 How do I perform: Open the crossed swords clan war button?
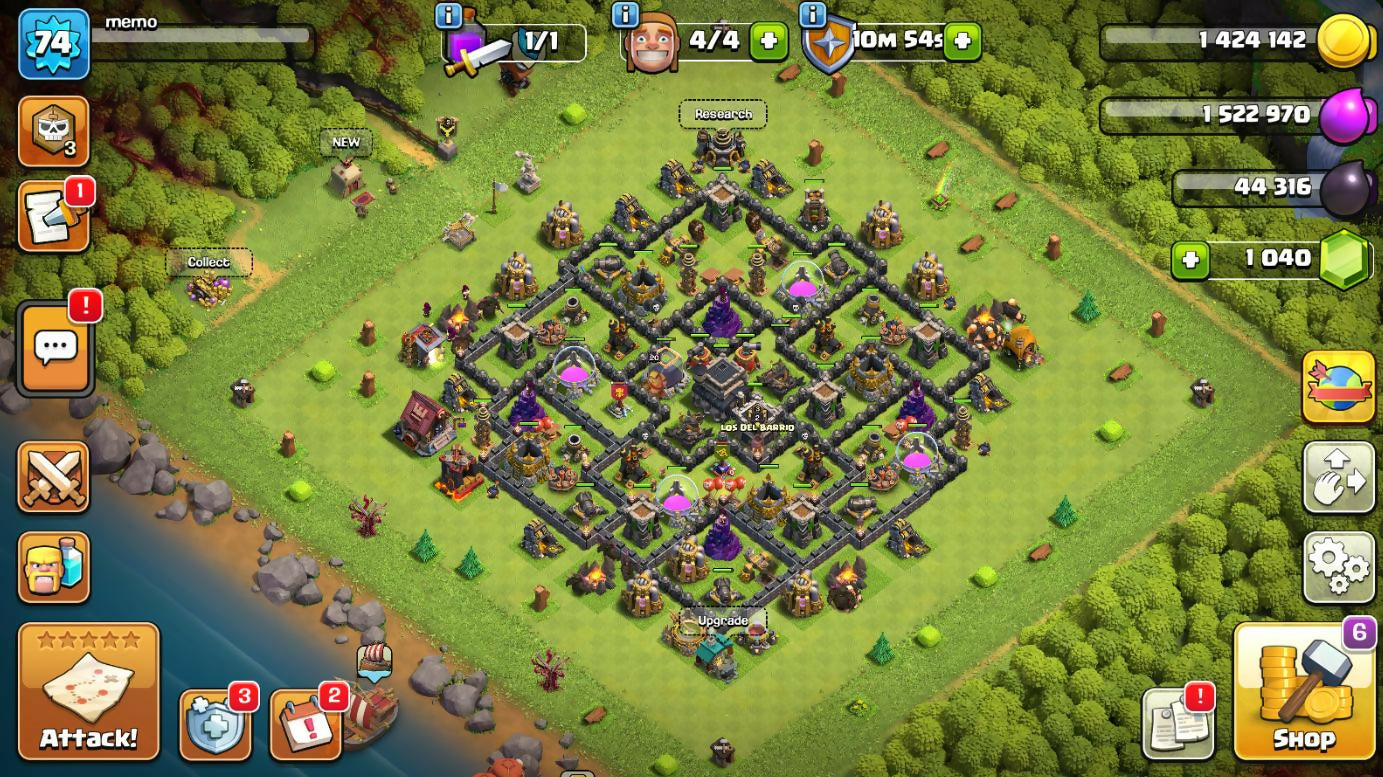coord(54,477)
